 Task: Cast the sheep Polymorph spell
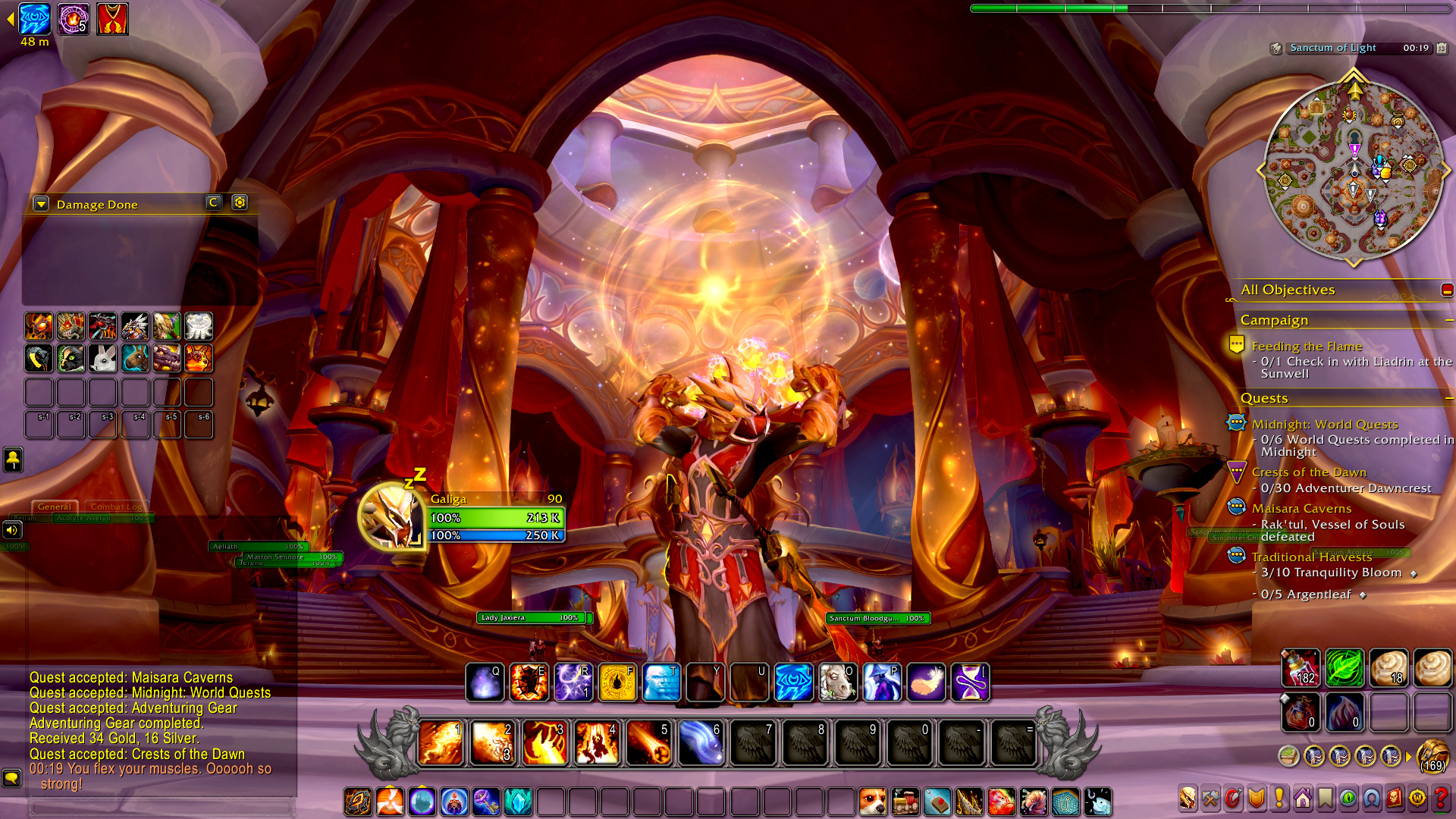tap(837, 682)
